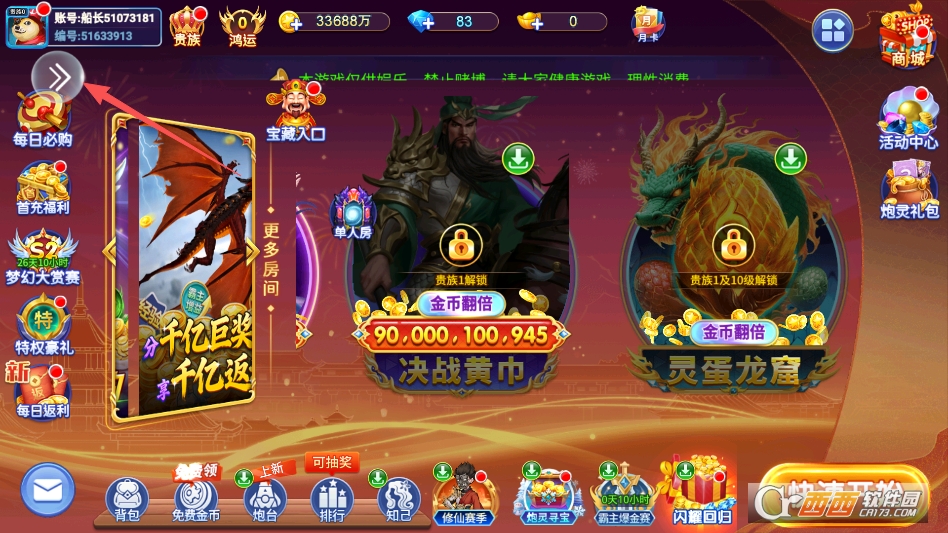This screenshot has height=533, width=948.
Task: Enter the 梦幻大赏赛 tournament event
Action: (x=42, y=255)
